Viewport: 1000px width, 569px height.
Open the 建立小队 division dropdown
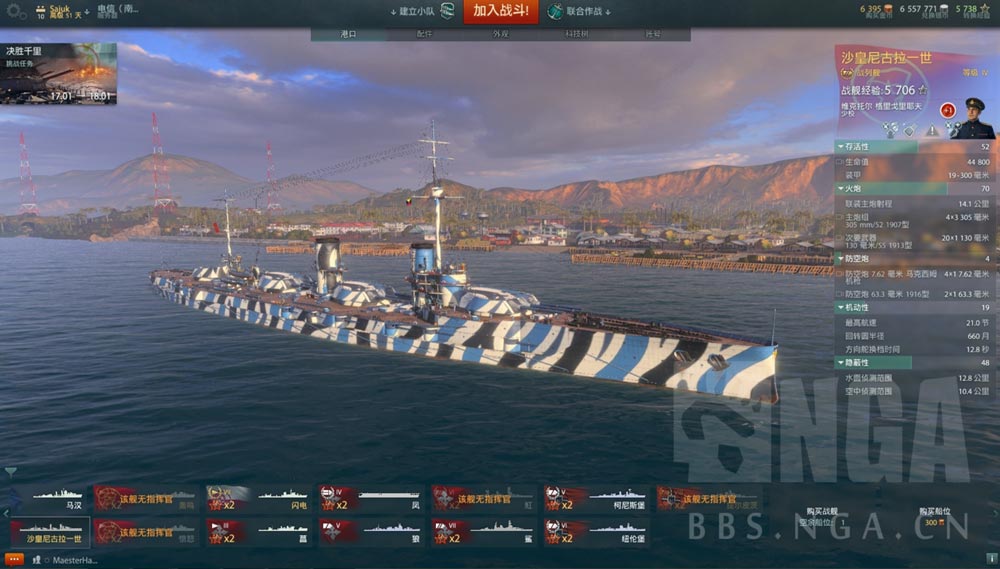[x=420, y=11]
